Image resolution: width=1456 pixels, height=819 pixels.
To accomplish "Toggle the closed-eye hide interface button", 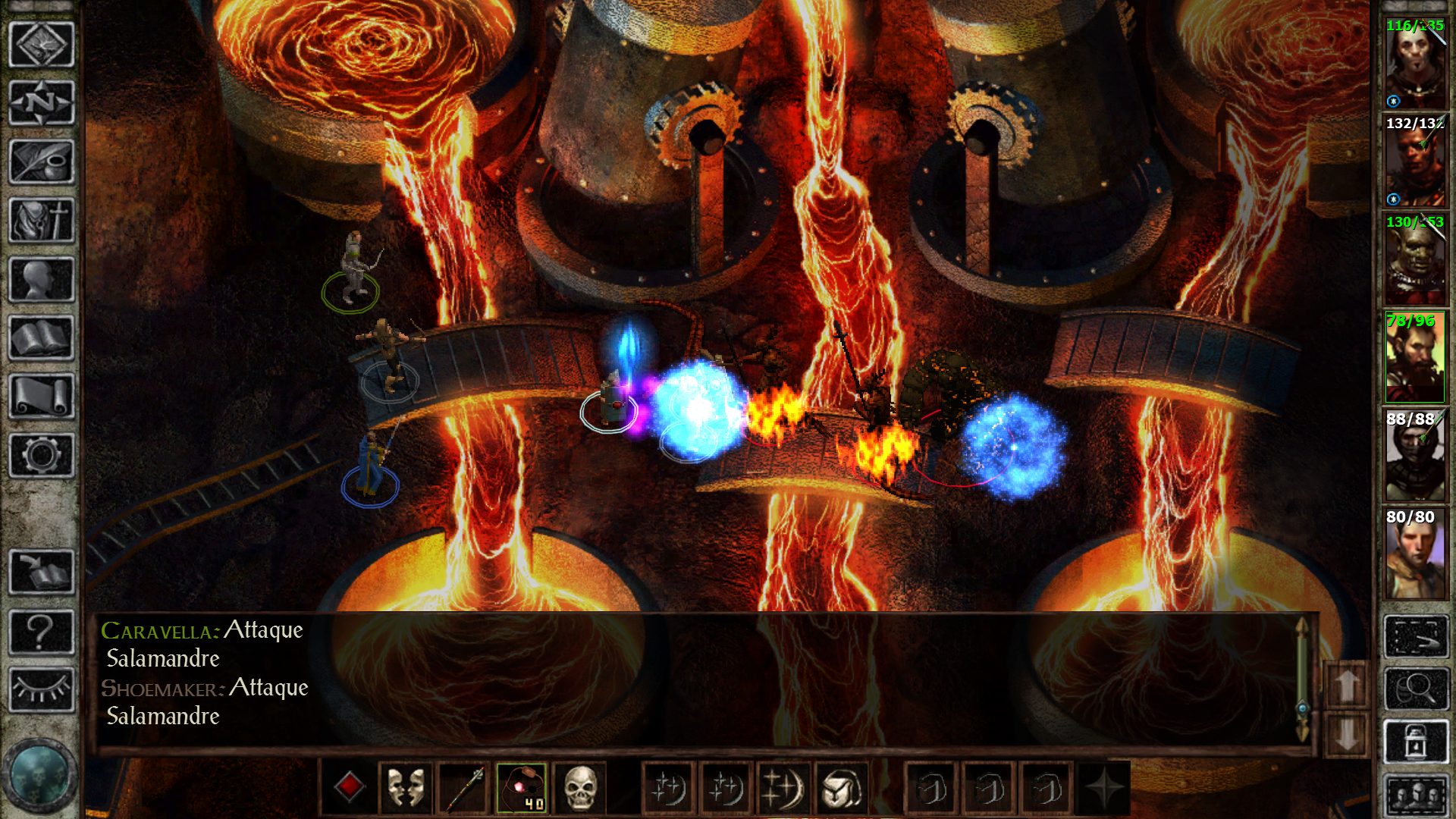I will coord(41,689).
